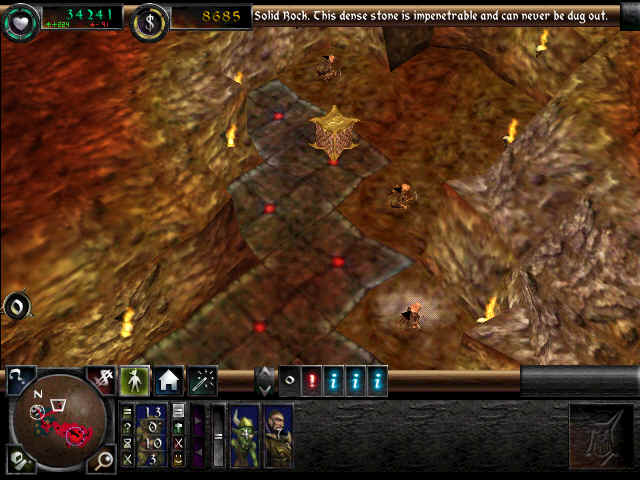Toggle the message bar expander arrows
This screenshot has height=480, width=640.
click(265, 381)
